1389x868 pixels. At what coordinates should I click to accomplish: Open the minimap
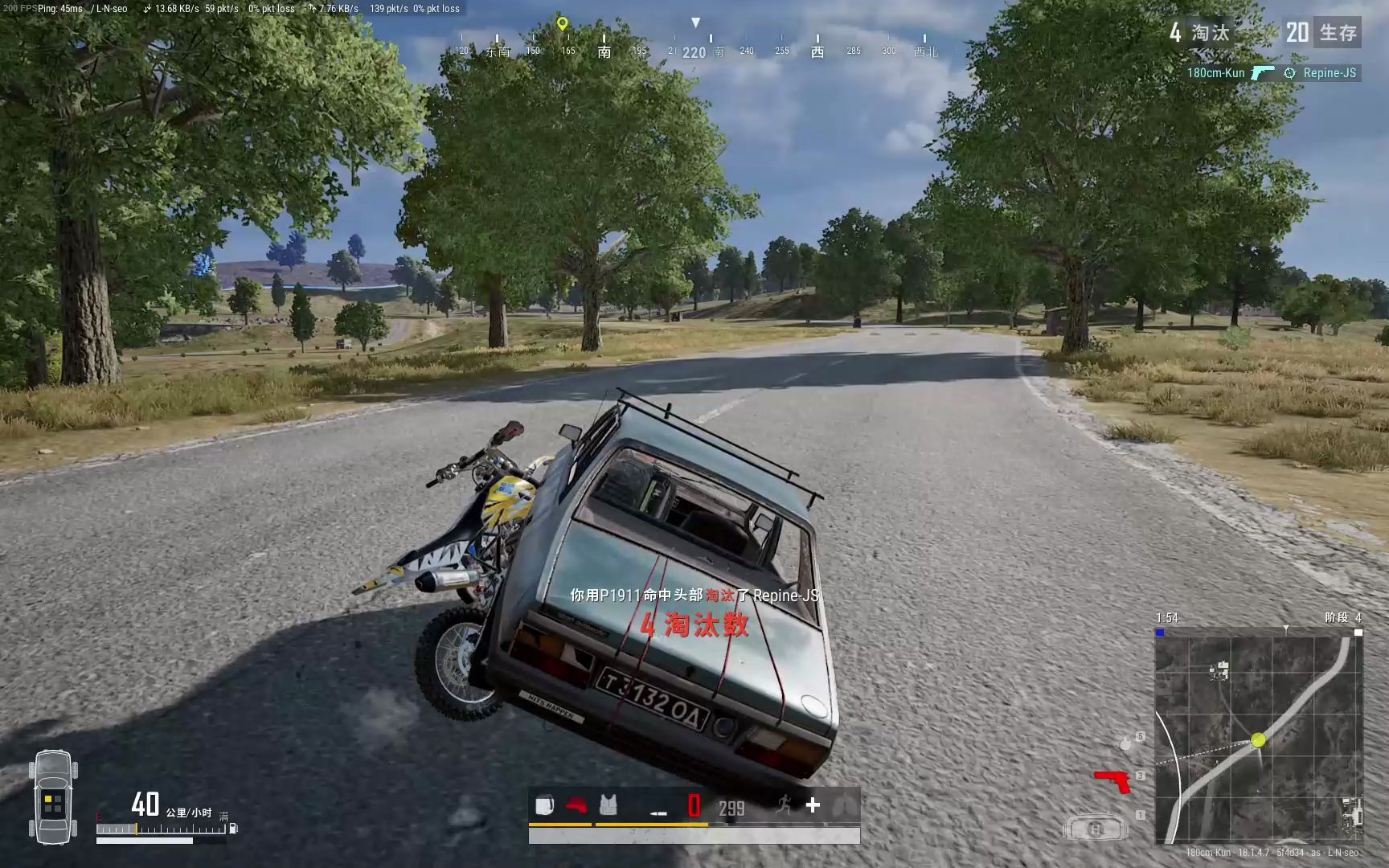[1258, 739]
